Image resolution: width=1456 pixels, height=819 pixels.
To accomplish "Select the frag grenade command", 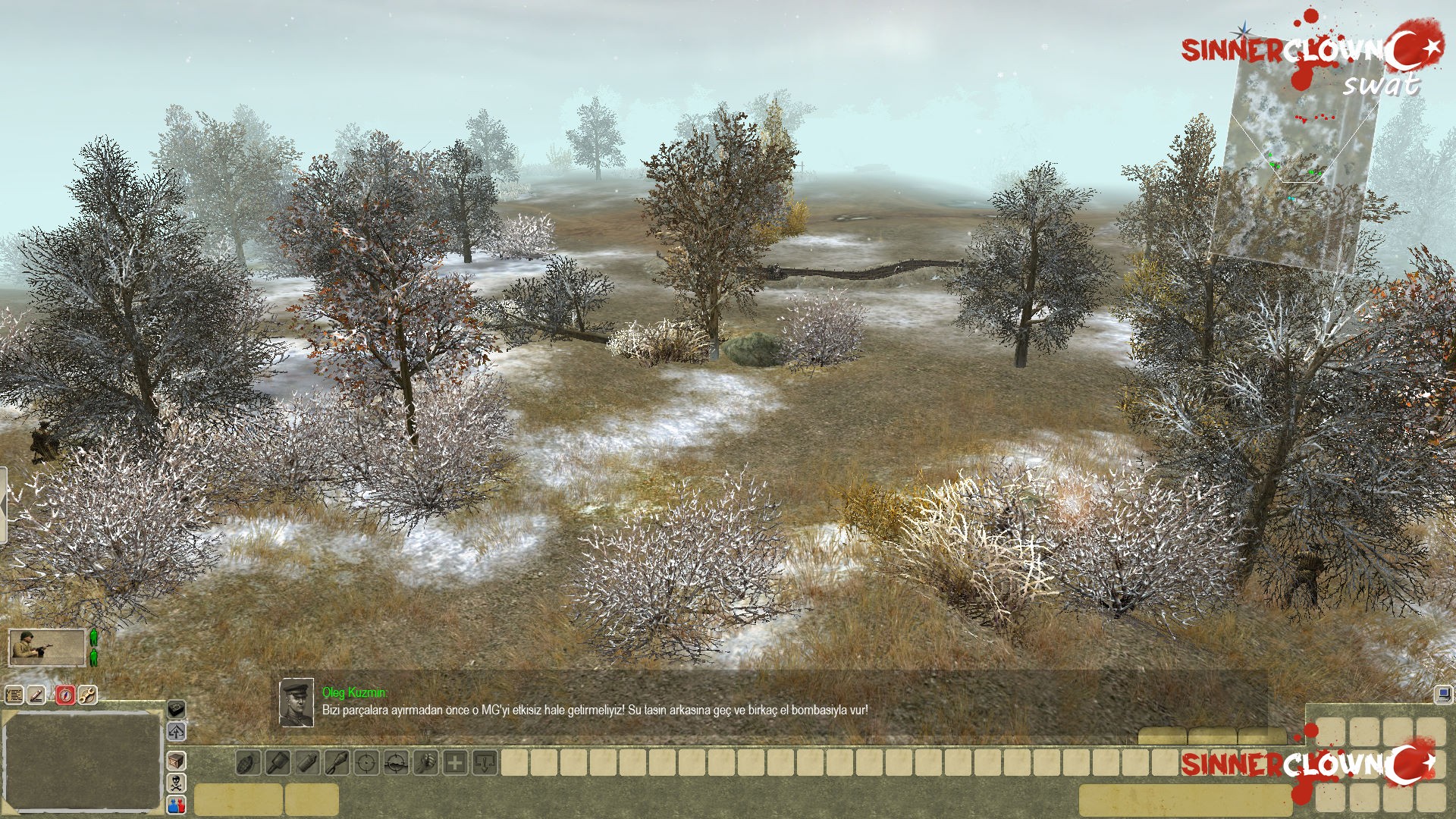I will pos(248,763).
